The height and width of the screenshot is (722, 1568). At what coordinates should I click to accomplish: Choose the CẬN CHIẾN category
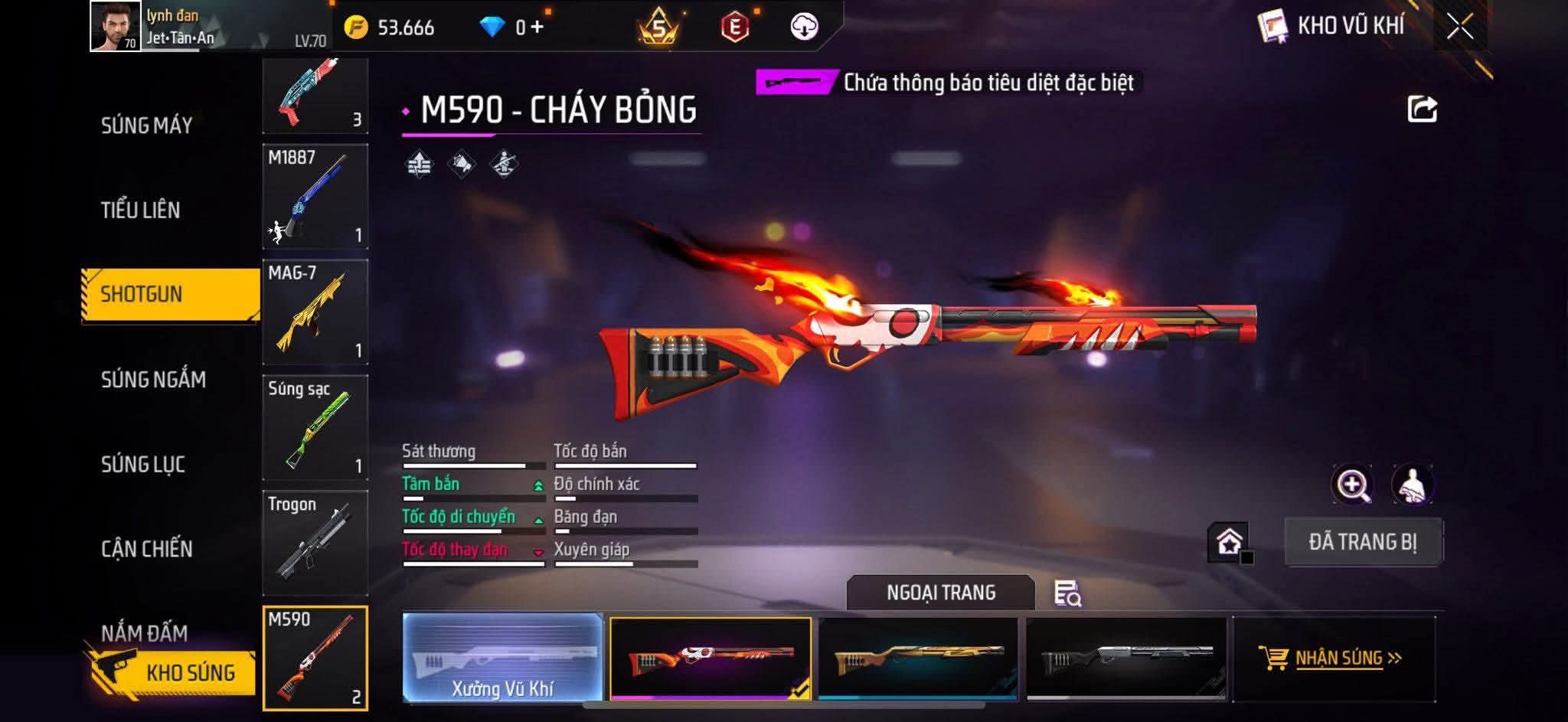pos(146,548)
